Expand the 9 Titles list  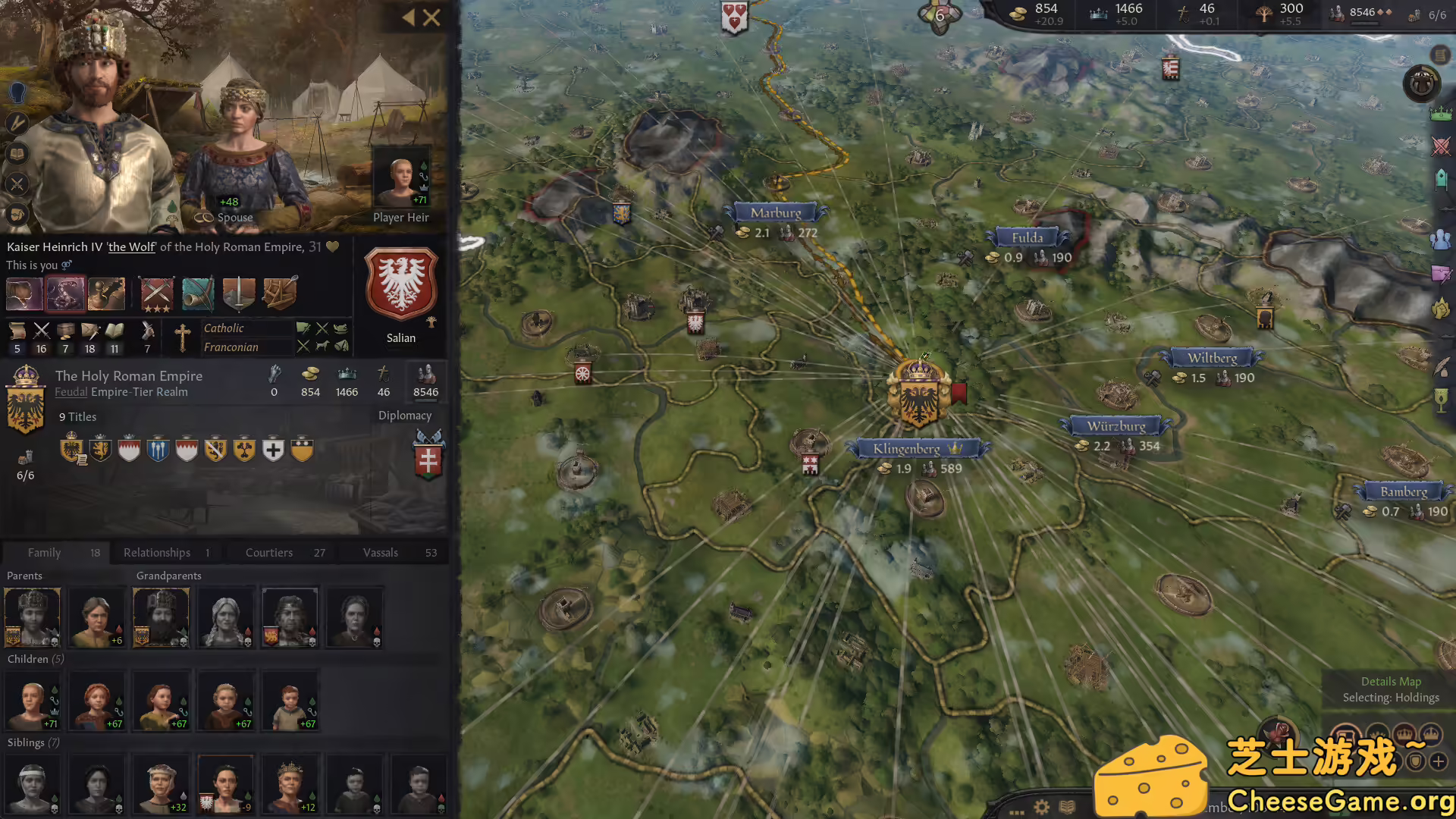[x=78, y=416]
